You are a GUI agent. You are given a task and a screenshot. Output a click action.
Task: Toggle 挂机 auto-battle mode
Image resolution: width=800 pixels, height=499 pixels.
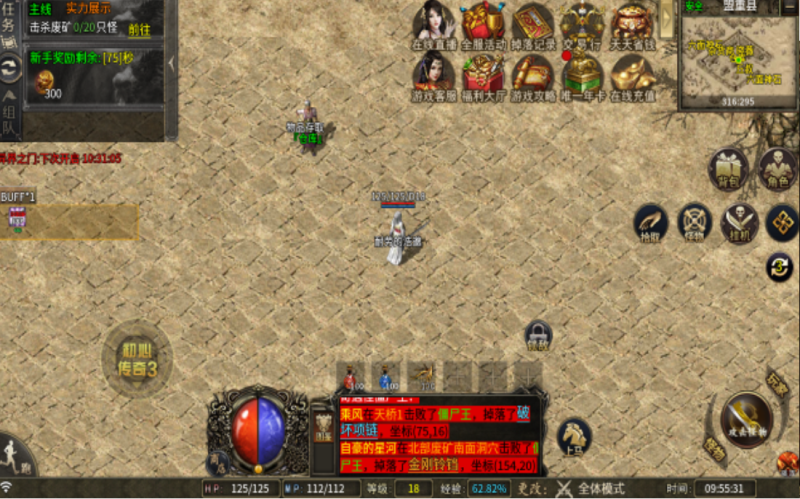coord(740,222)
